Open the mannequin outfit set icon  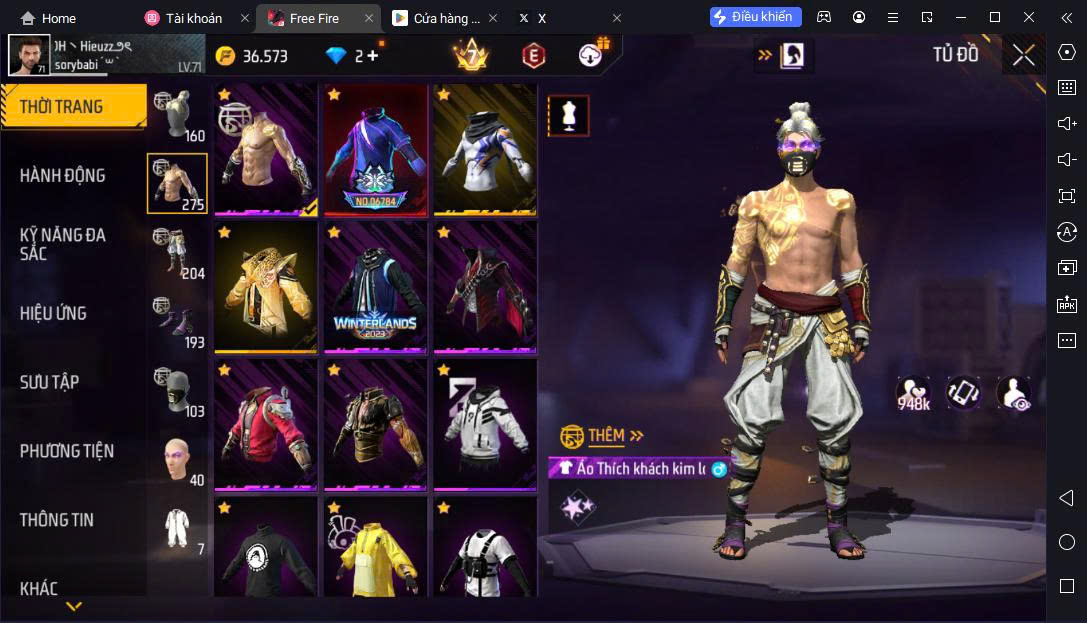point(568,116)
